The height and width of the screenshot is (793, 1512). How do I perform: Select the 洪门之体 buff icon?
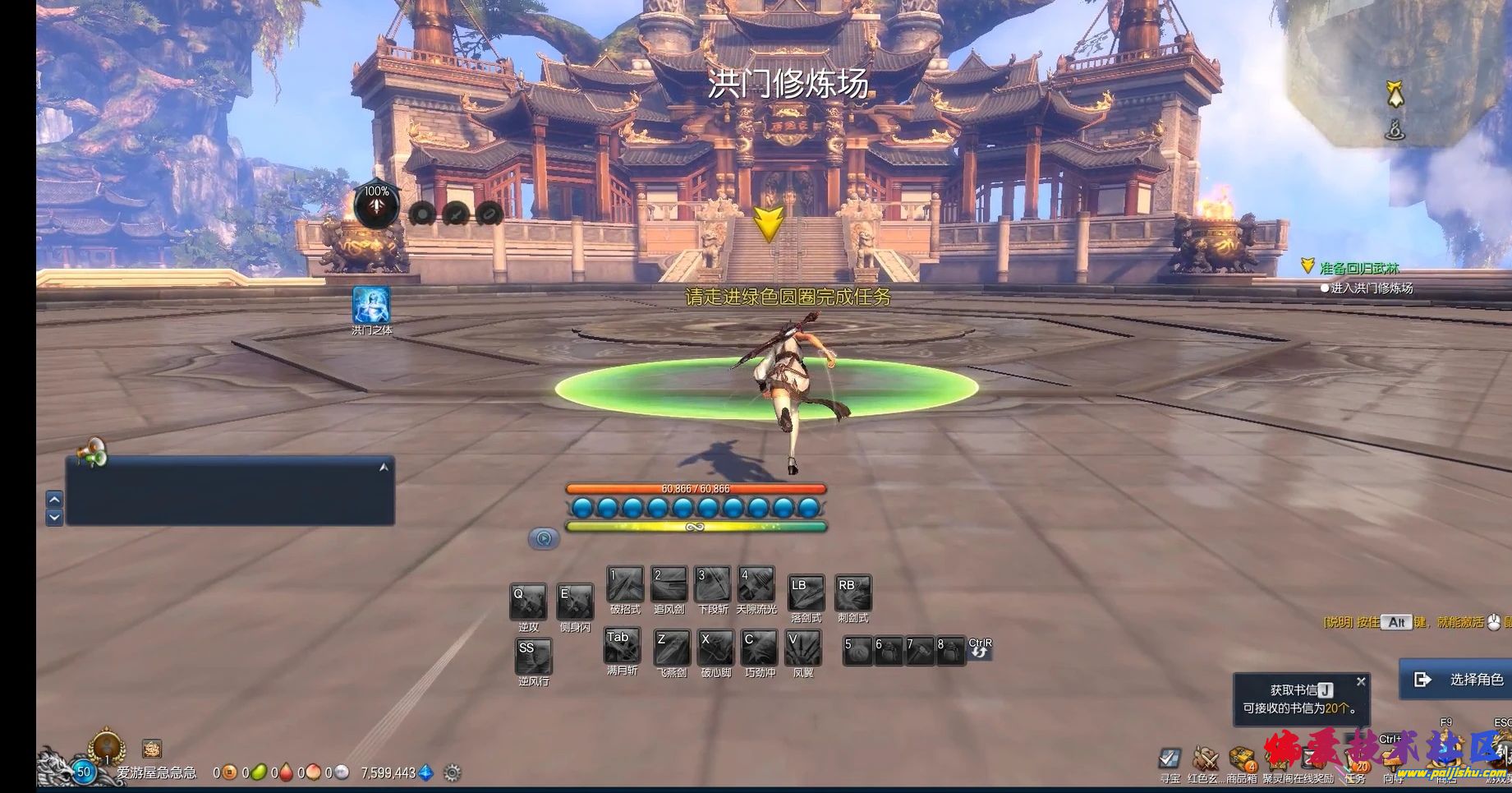(x=371, y=305)
